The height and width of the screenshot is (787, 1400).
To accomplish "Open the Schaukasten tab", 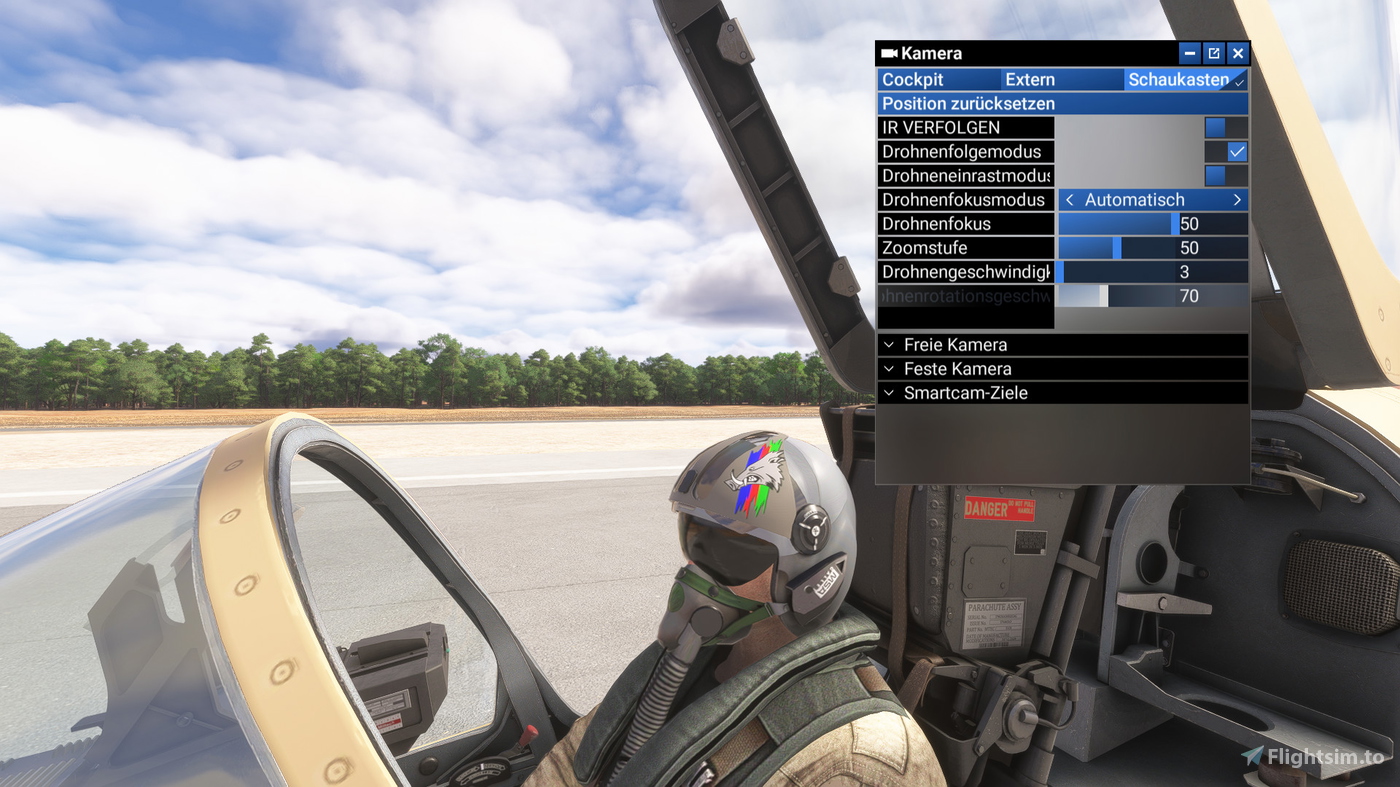I will pyautogui.click(x=1179, y=79).
